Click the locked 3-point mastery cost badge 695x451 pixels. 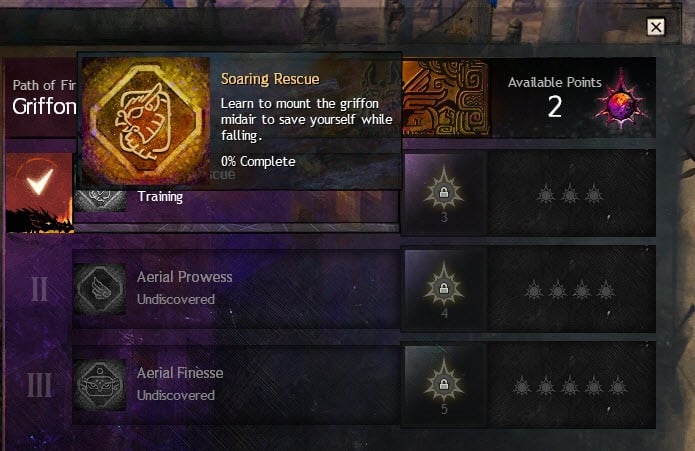tap(443, 190)
